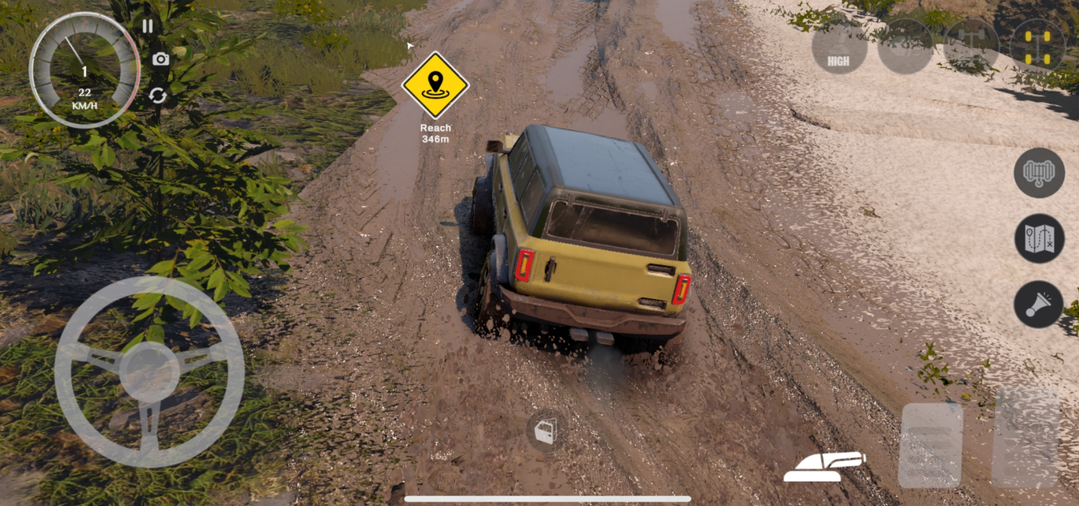Turn on the flashlight headlights button
Screen dimensions: 1079x506
pyautogui.click(x=1038, y=304)
